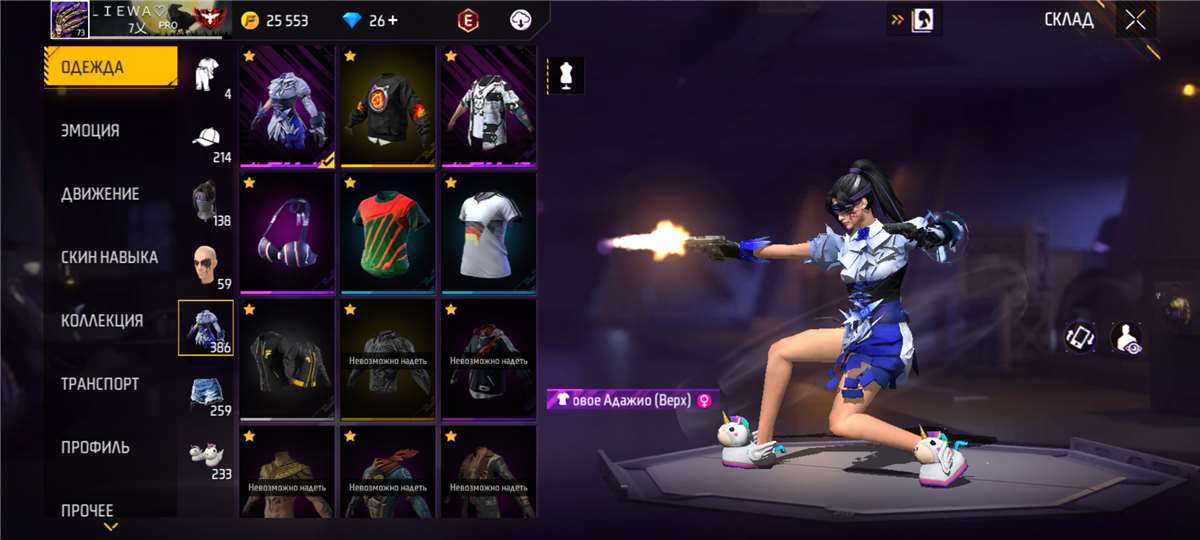Select the black and yellow jacket
The width and height of the screenshot is (1200, 540).
click(x=287, y=360)
